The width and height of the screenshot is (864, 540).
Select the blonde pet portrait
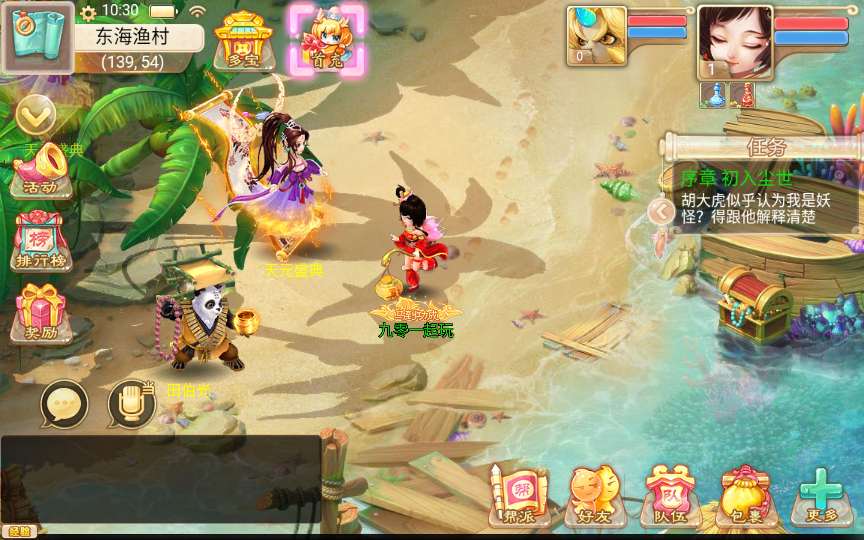(596, 36)
